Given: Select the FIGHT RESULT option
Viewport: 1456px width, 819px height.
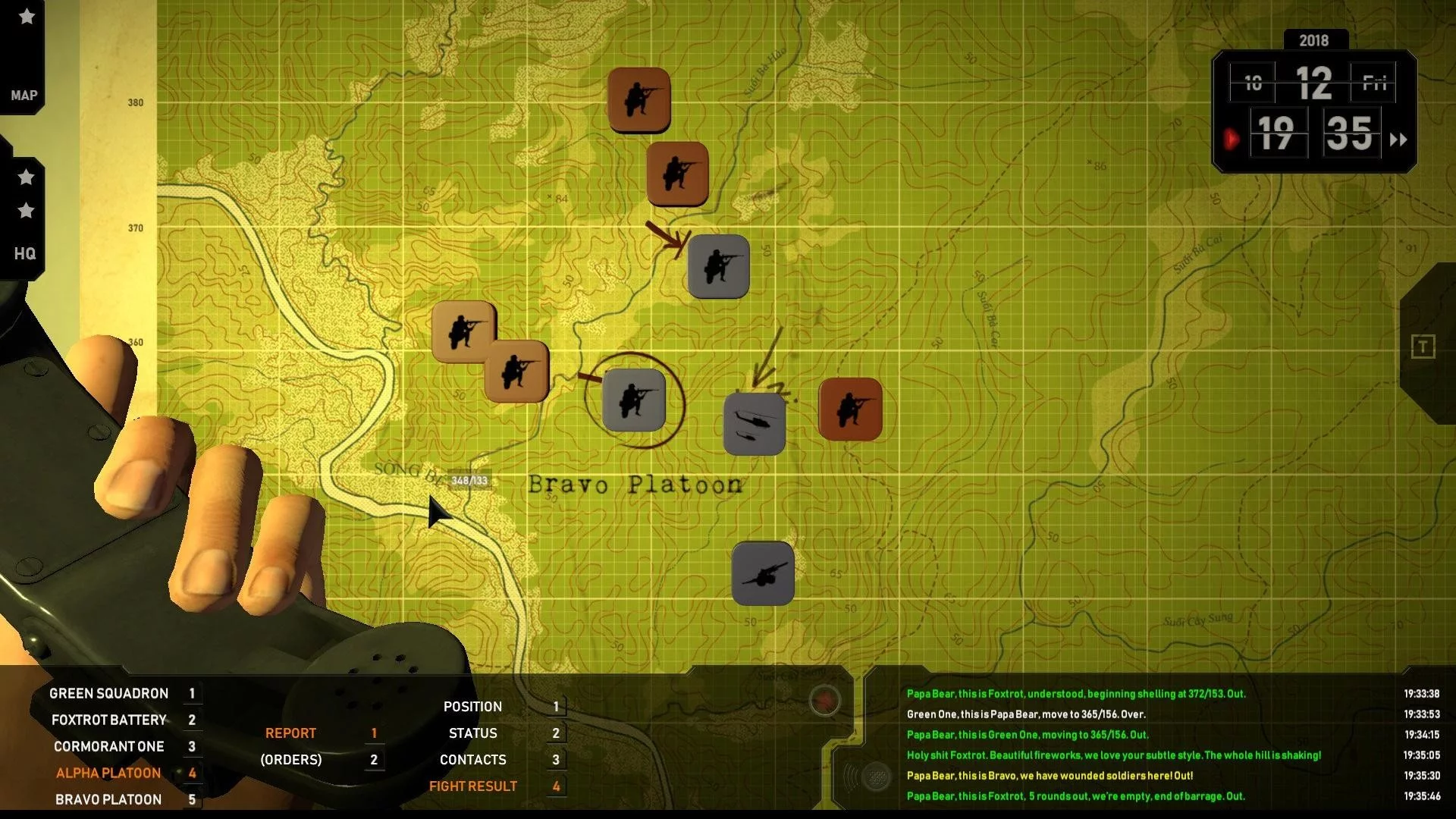Looking at the screenshot, I should coord(472,786).
